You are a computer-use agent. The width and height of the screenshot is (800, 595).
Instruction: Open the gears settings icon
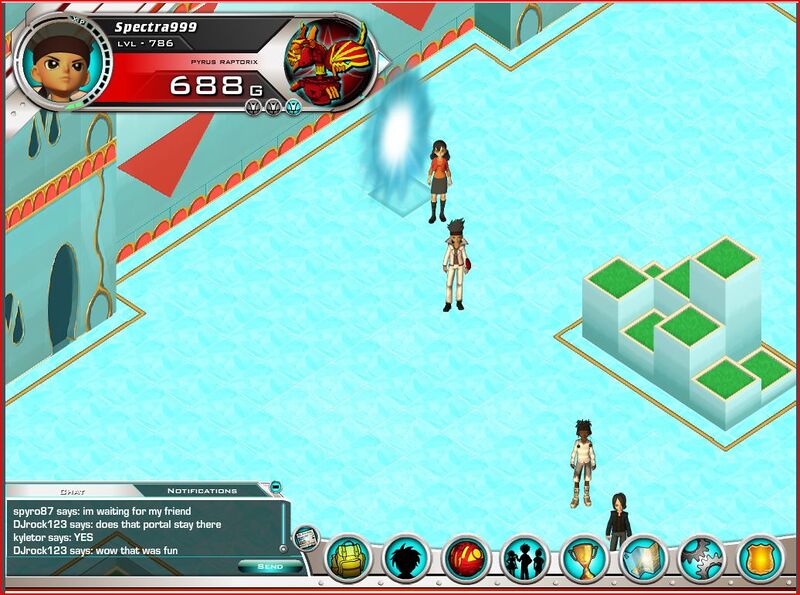pos(700,560)
